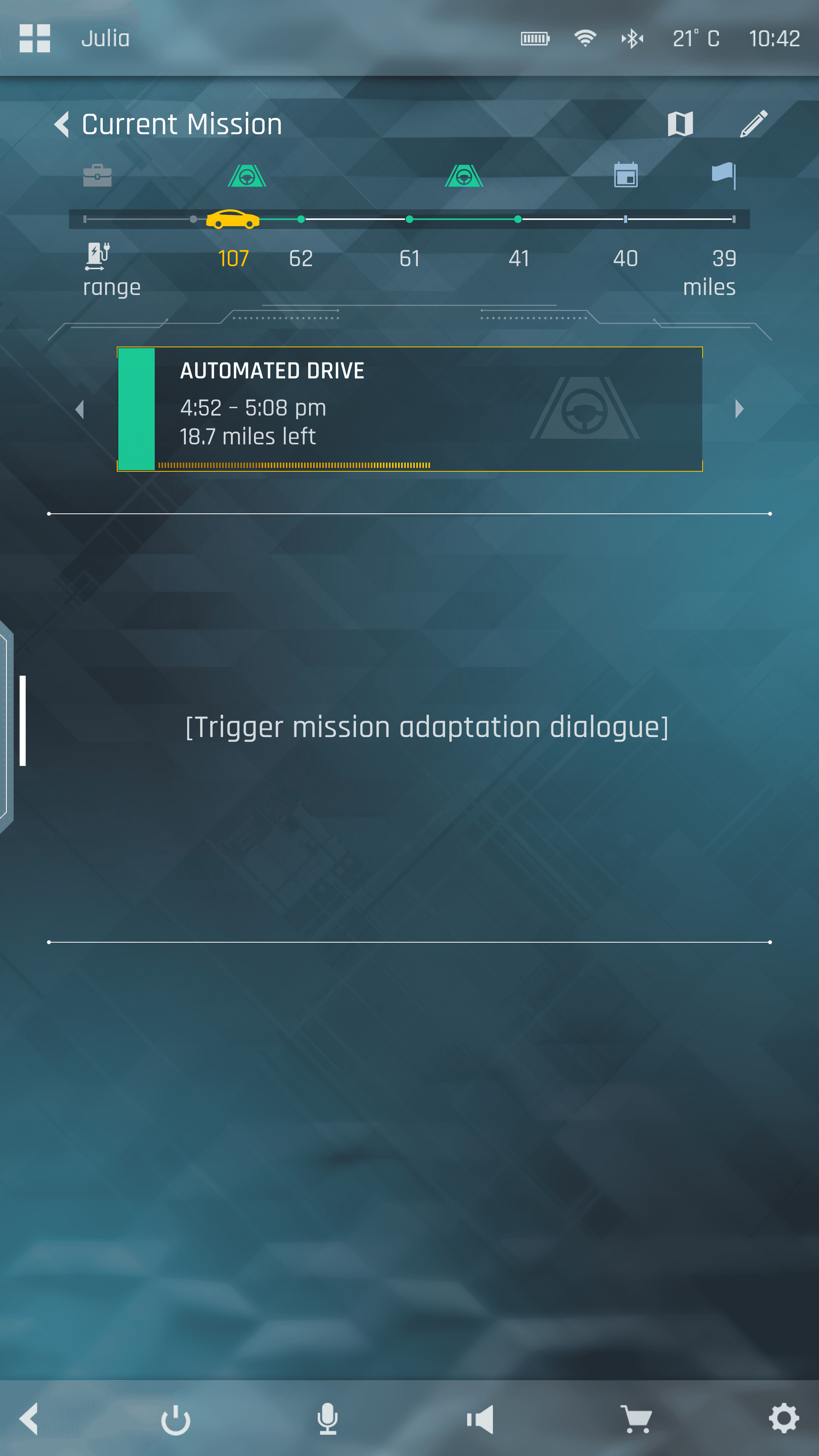Open the speaker volume control
The image size is (819, 1456).
480,1419
